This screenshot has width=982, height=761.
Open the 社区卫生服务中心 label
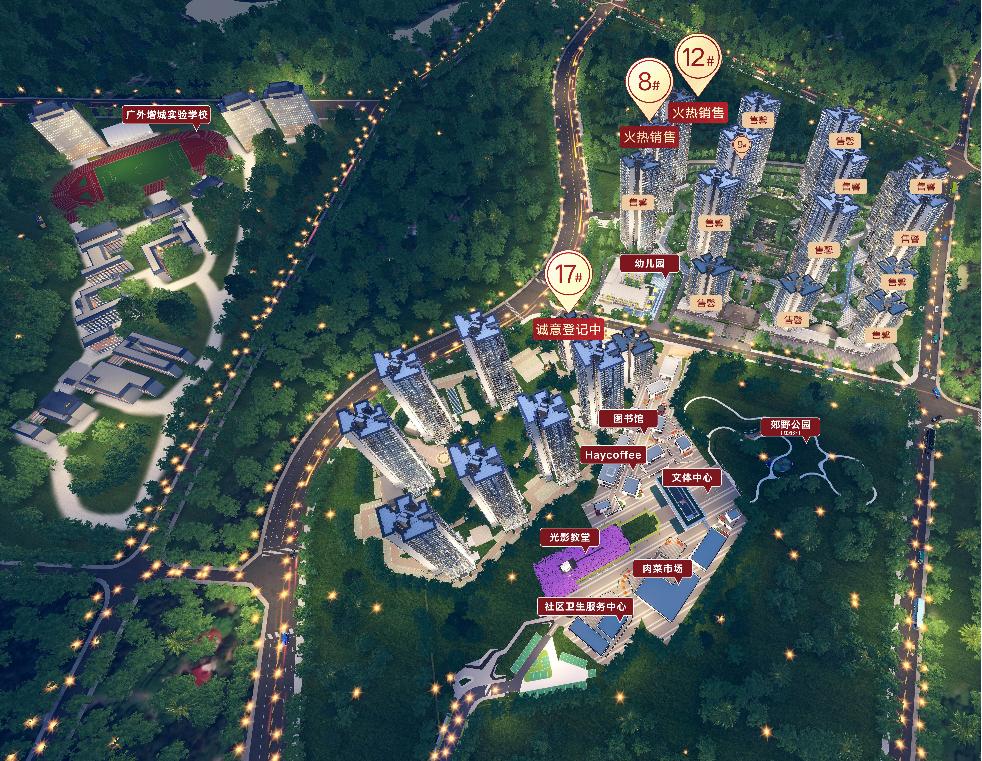[584, 606]
